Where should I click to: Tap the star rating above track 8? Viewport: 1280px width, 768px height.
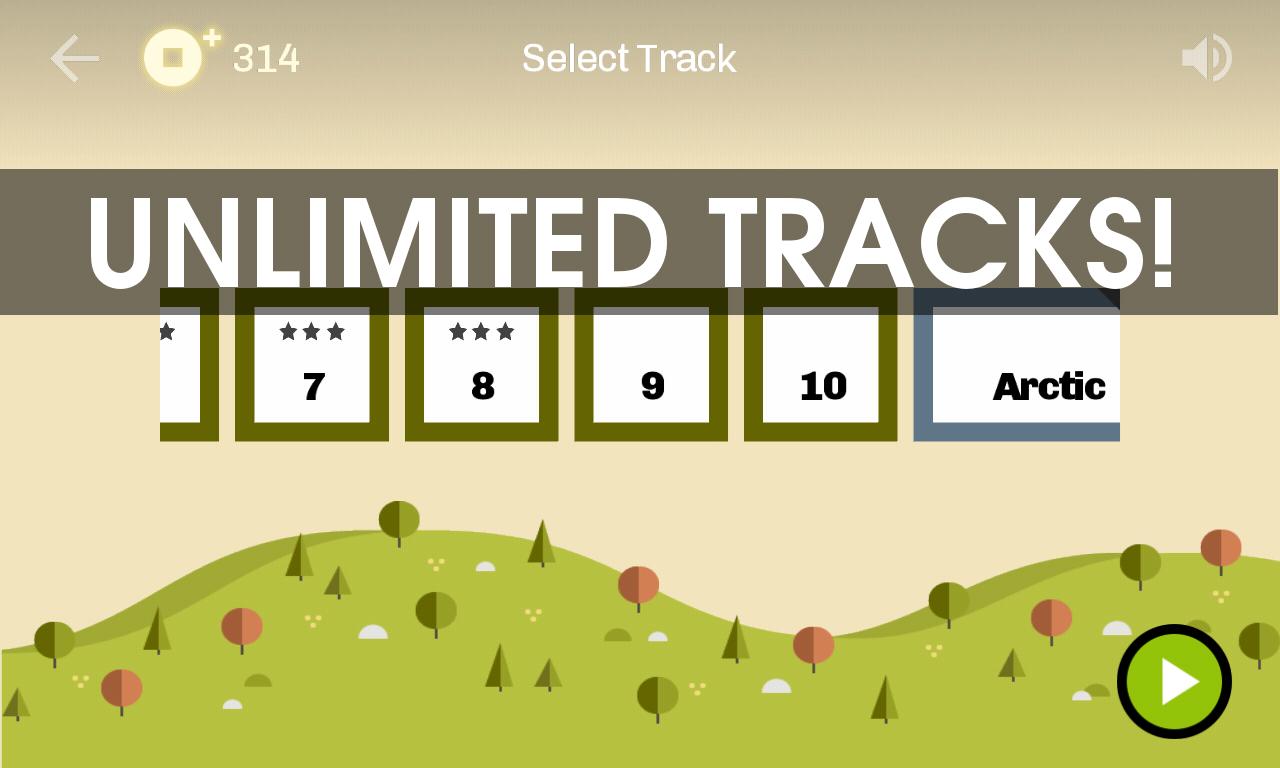click(x=481, y=332)
